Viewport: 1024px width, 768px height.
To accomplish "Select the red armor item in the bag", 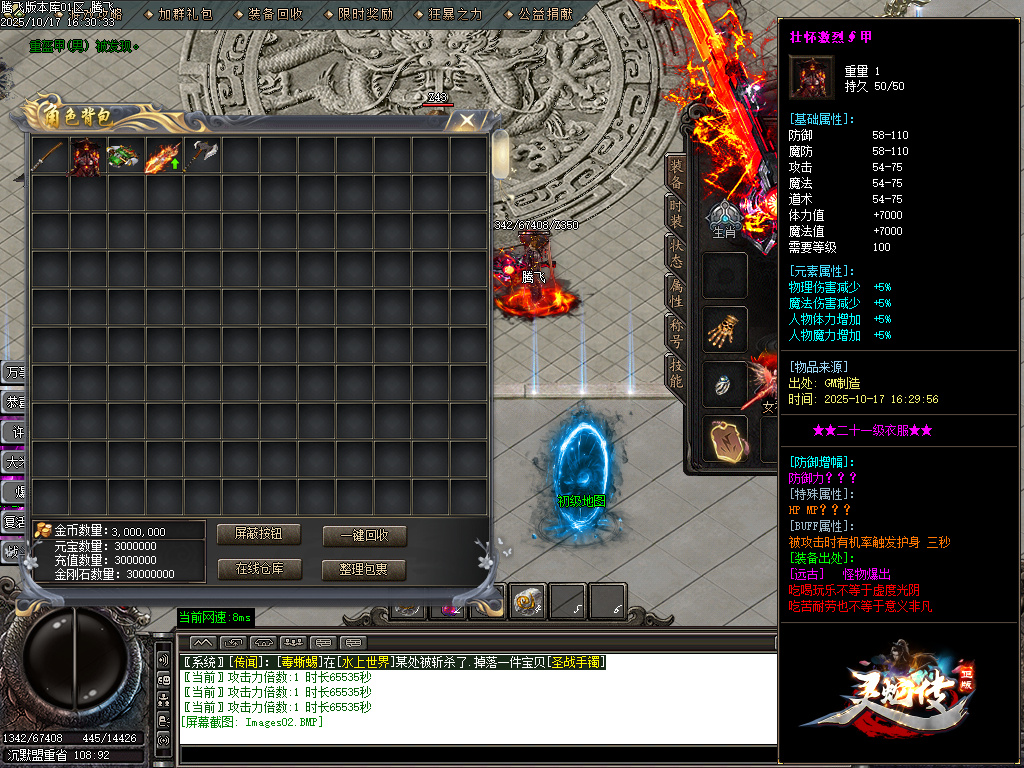I will pos(87,157).
